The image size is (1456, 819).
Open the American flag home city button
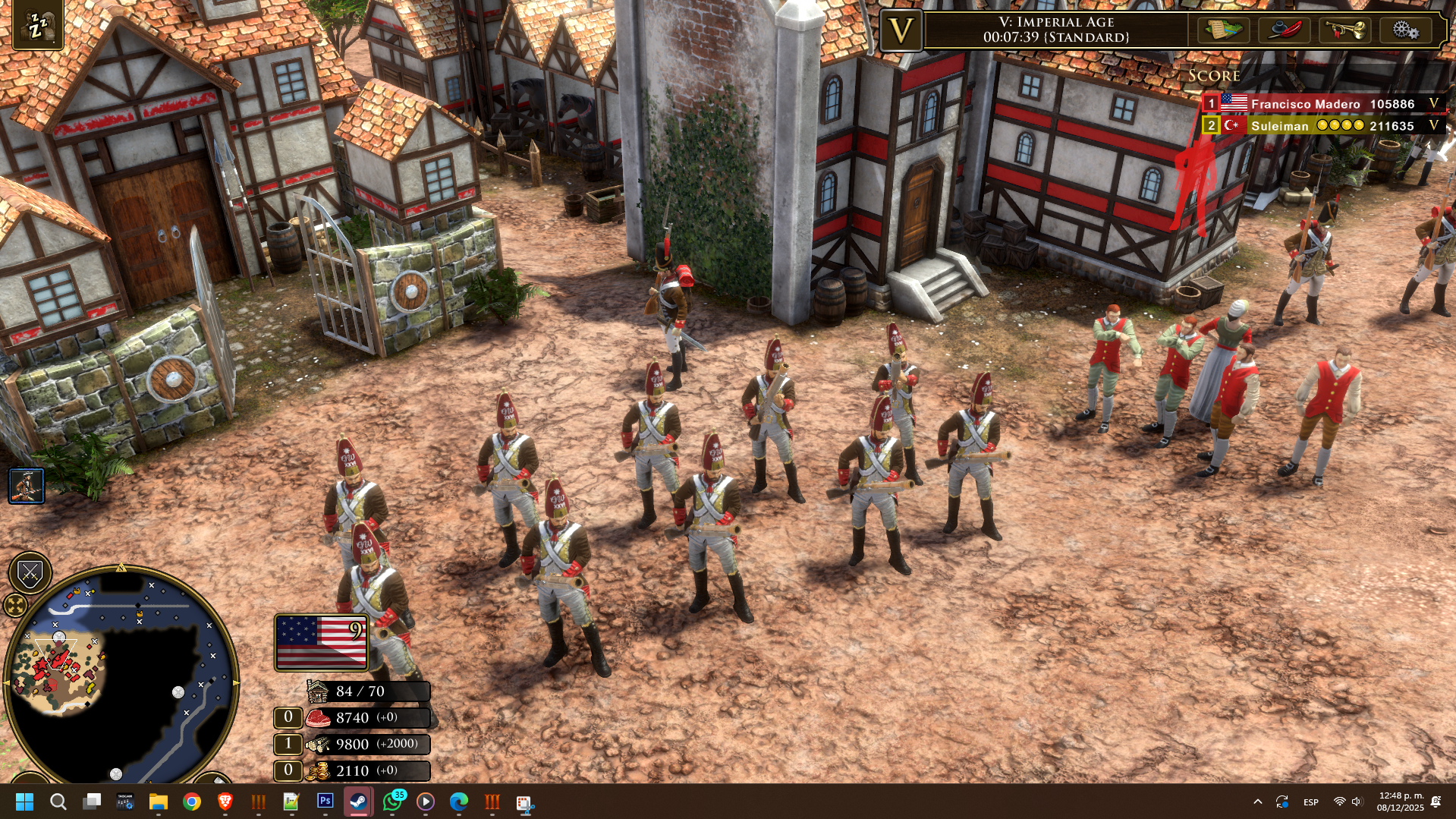tap(321, 642)
